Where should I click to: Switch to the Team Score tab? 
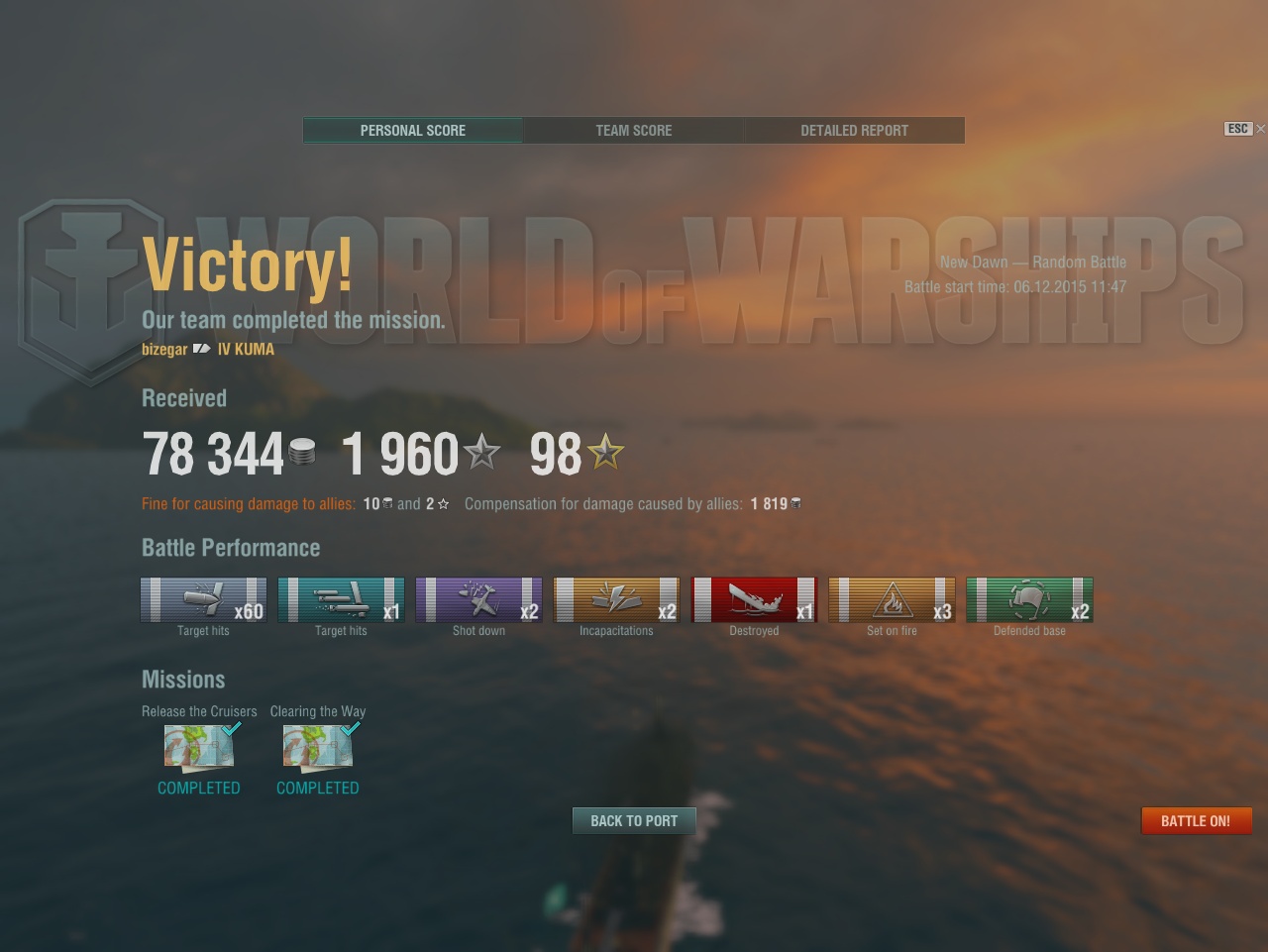click(633, 130)
